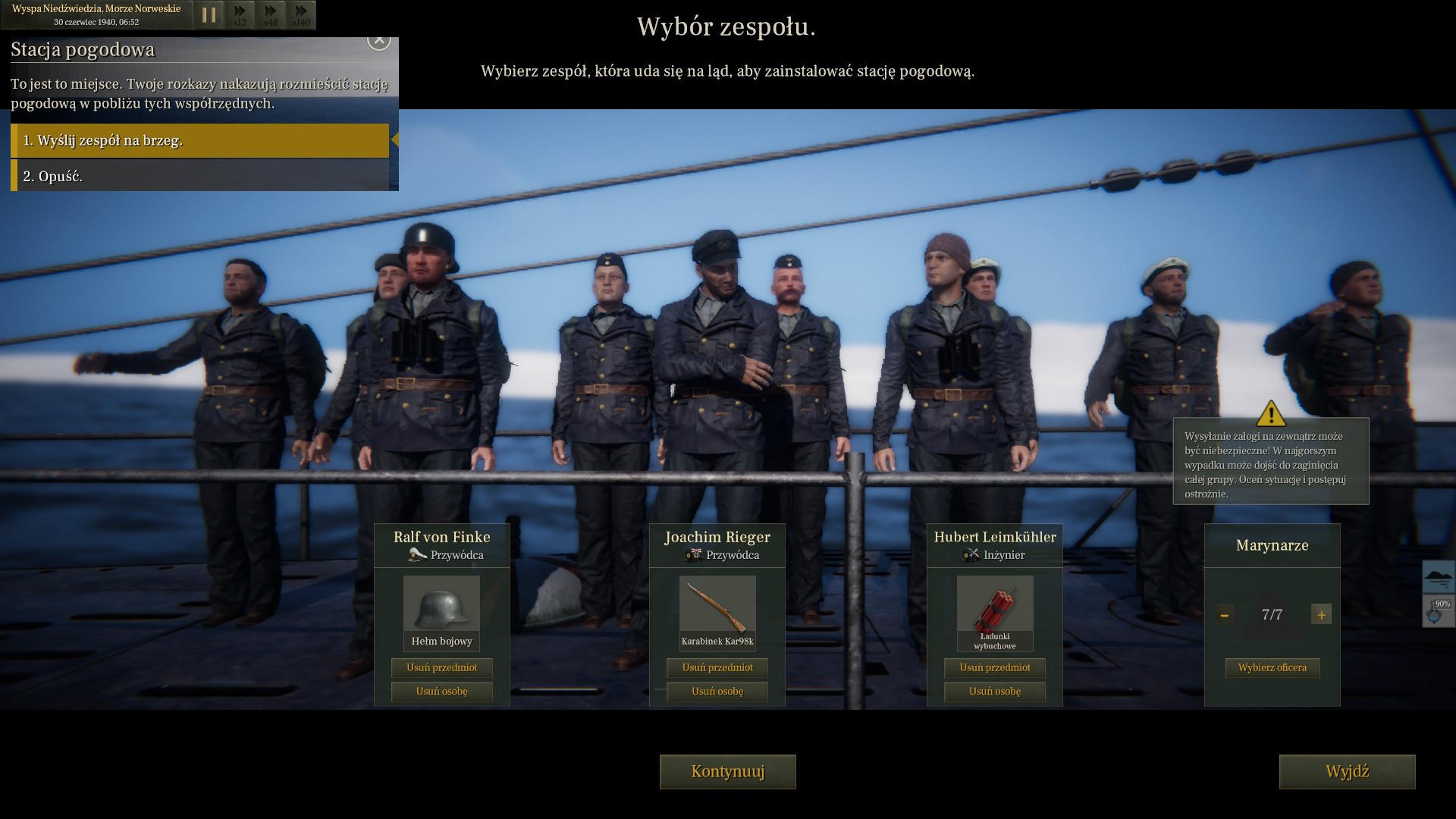Set time speed to x140
1456x819 pixels.
[301, 14]
